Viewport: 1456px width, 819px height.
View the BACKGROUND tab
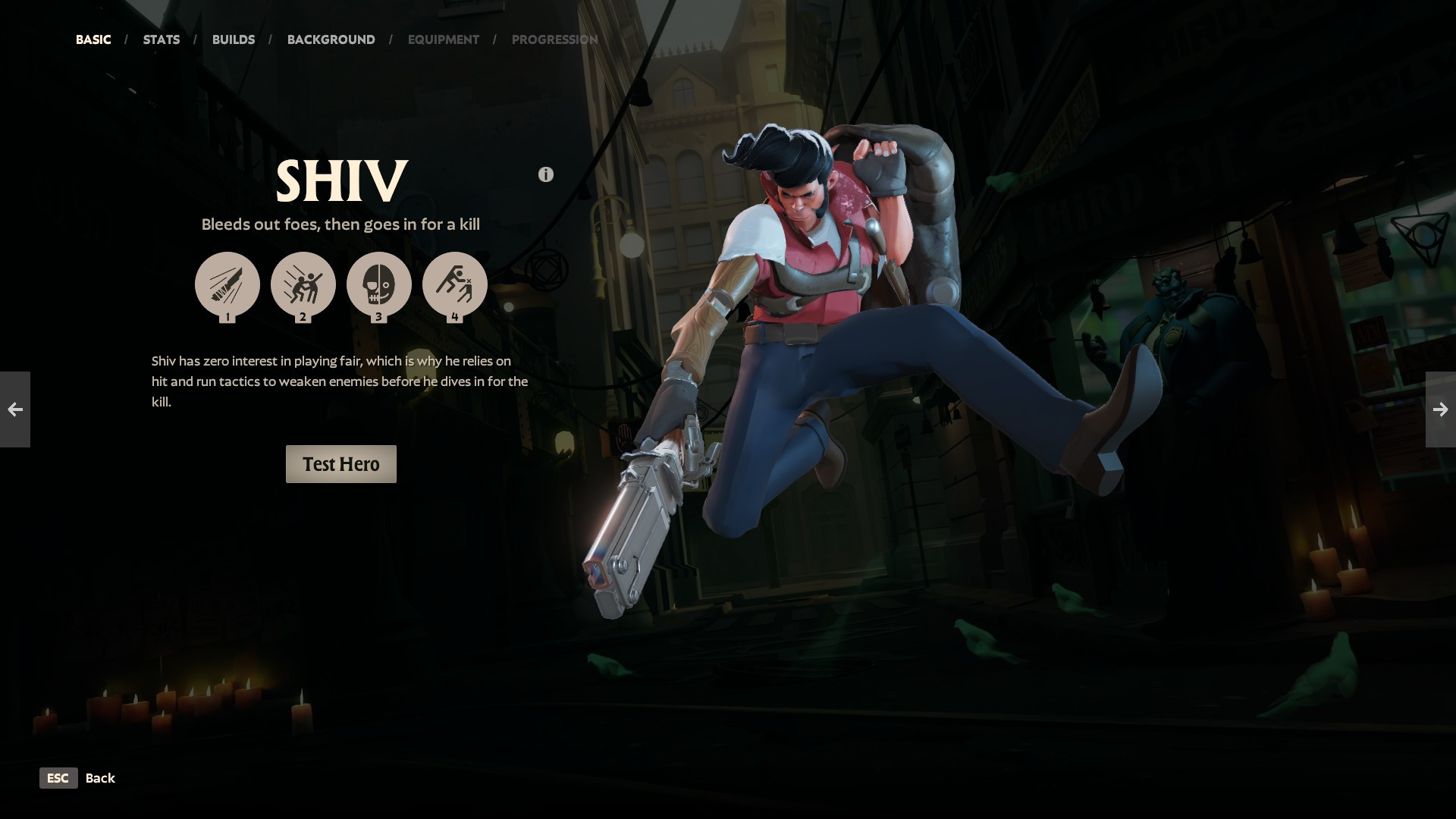[331, 39]
